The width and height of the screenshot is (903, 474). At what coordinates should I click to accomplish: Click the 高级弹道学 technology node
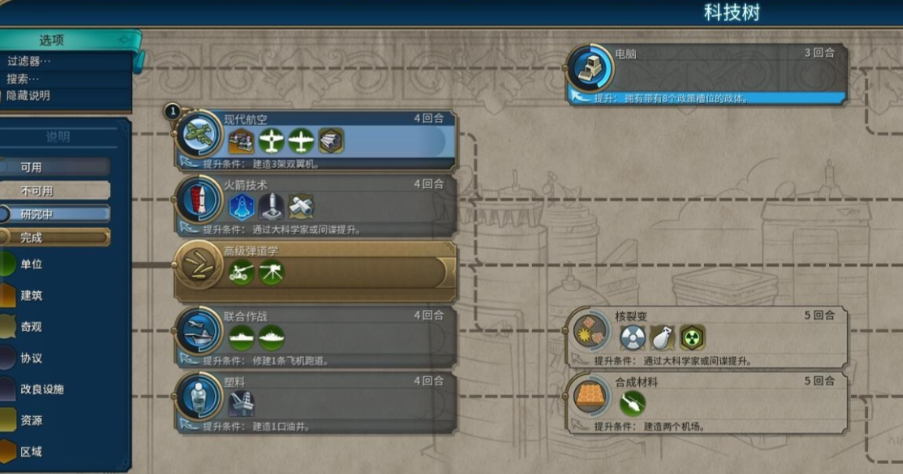click(x=316, y=271)
